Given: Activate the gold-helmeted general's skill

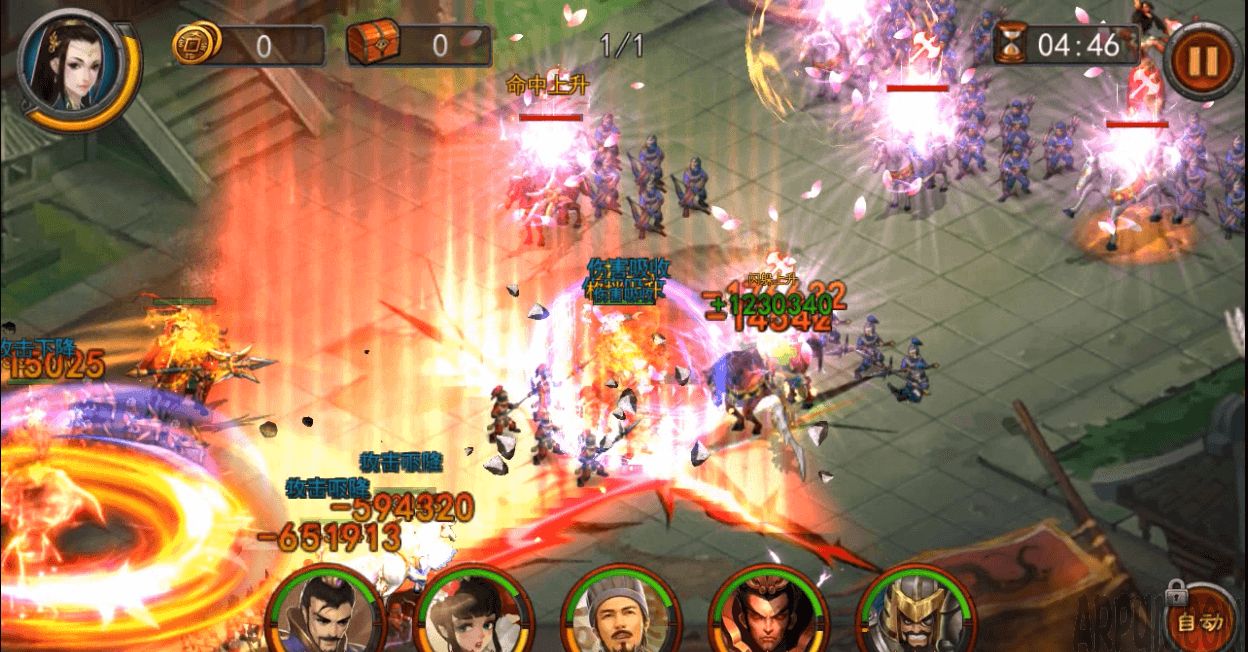Looking at the screenshot, I should 915,612.
